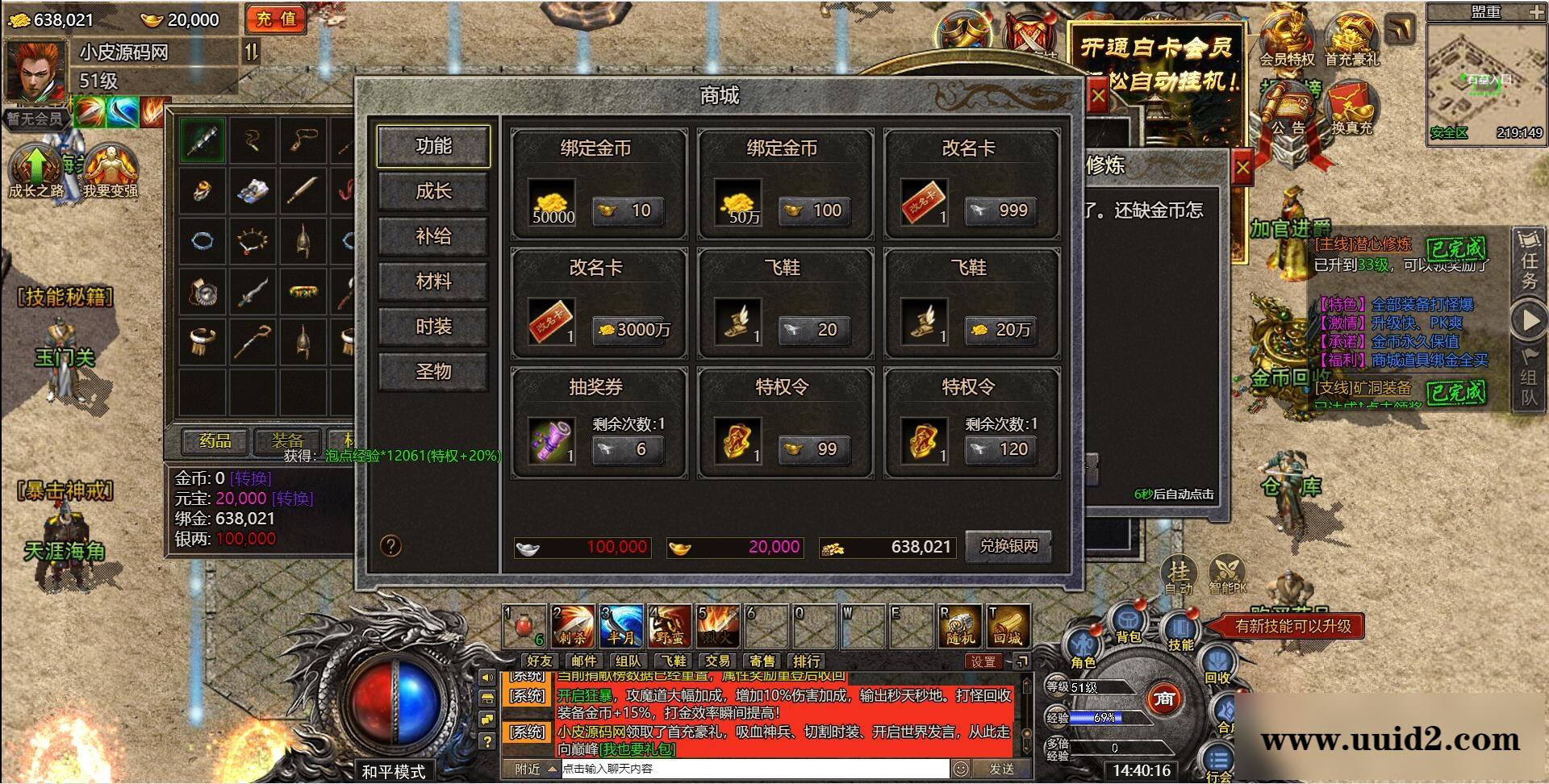Click the 兑换银两 exchange button
The width and height of the screenshot is (1549, 784).
(1008, 546)
